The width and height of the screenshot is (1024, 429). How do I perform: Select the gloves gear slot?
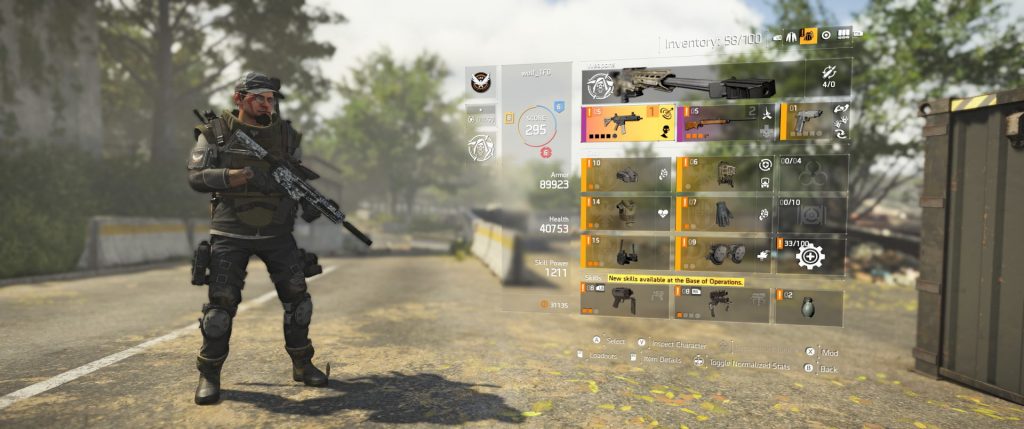coord(724,213)
